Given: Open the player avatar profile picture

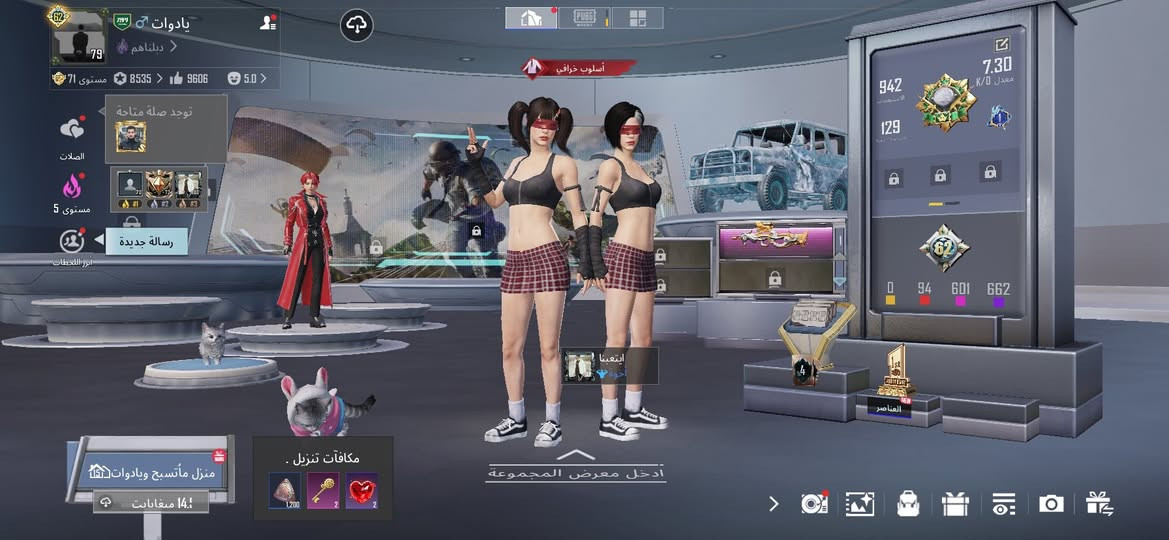Looking at the screenshot, I should tap(78, 37).
